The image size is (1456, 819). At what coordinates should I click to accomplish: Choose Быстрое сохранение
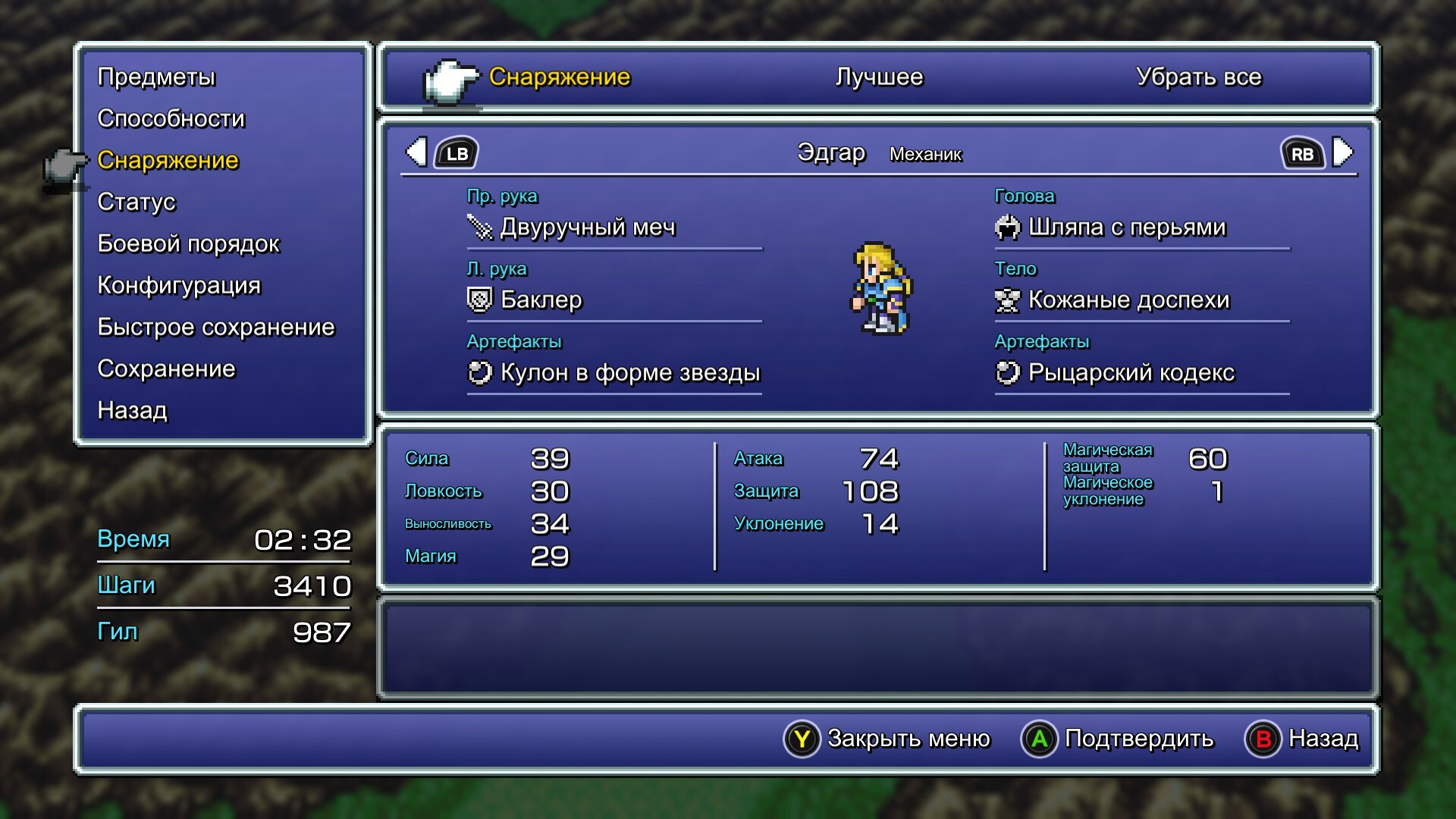tap(216, 327)
